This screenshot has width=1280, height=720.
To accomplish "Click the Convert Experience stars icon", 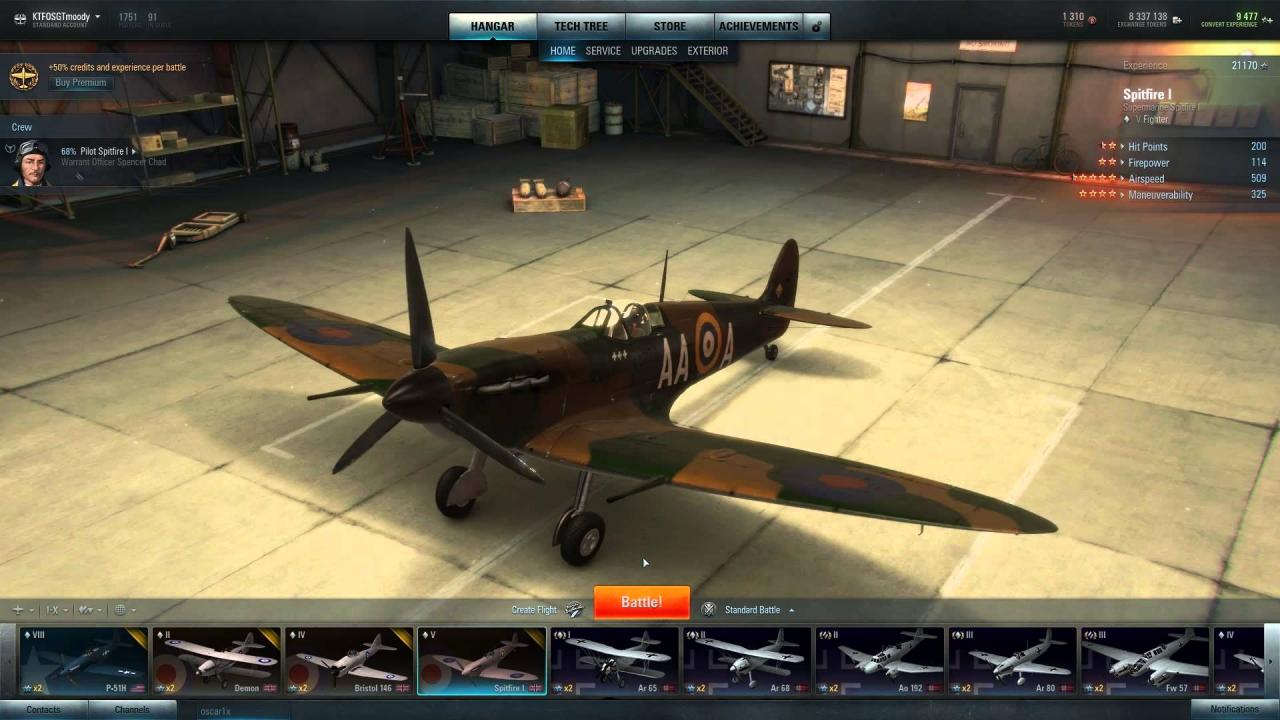I will click(1266, 20).
